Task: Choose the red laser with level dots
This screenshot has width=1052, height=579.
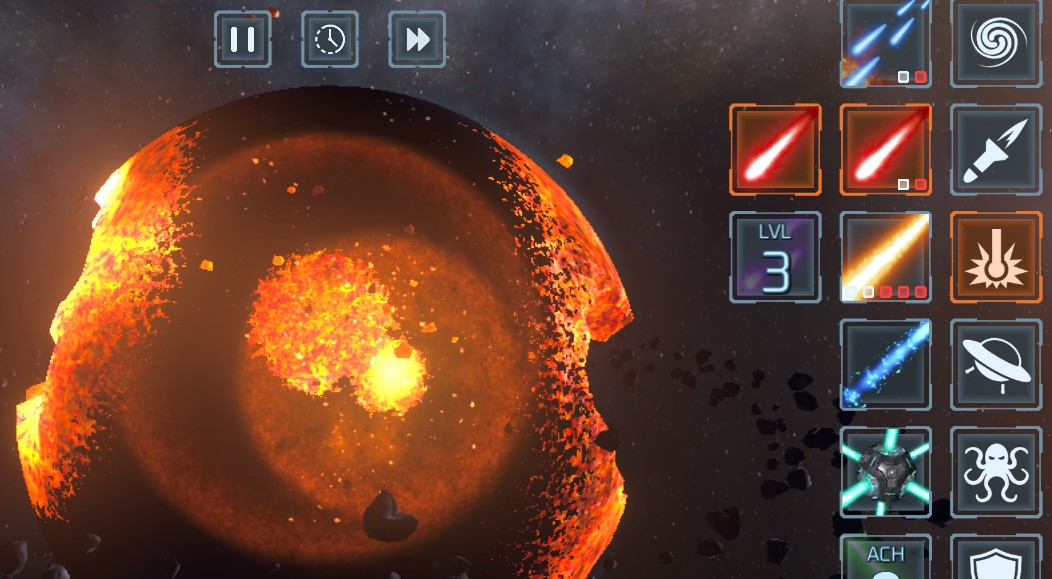Action: tap(885, 149)
